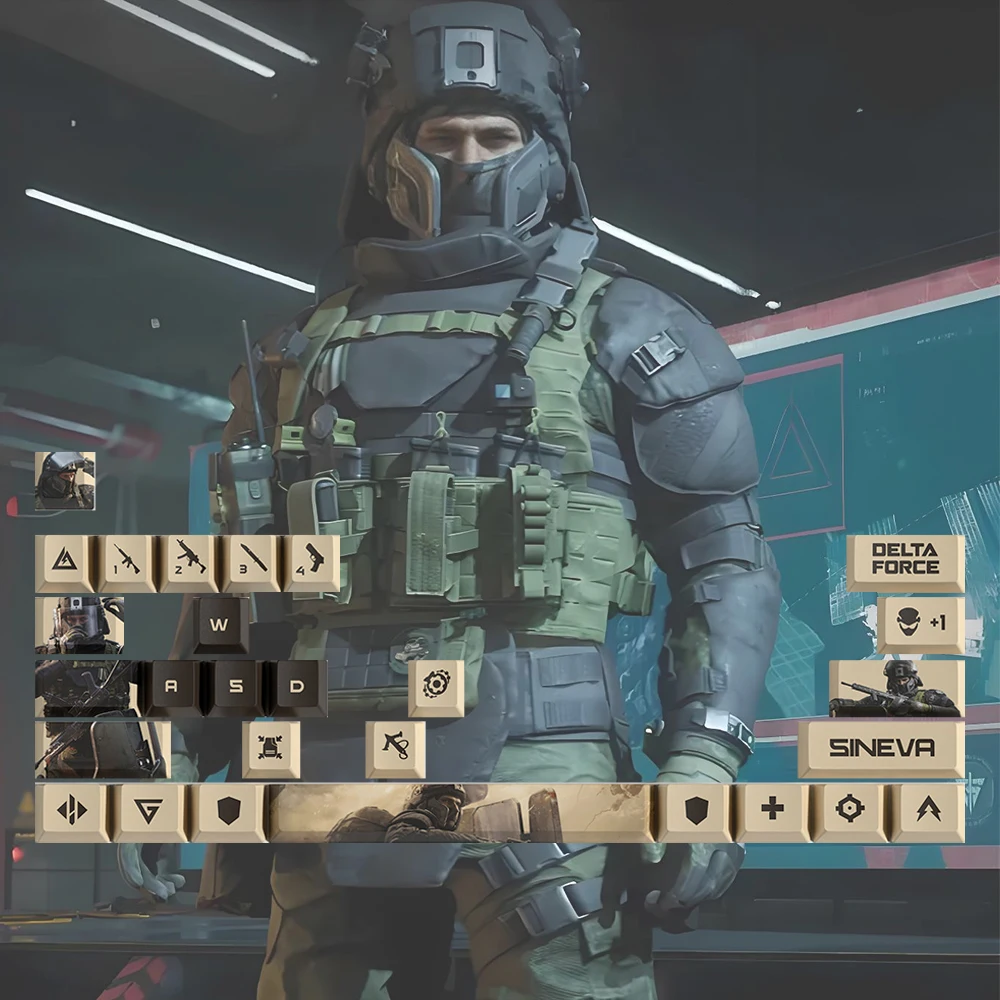The height and width of the screenshot is (1000, 1000).
Task: Select the plus cross icon key
Action: click(772, 811)
